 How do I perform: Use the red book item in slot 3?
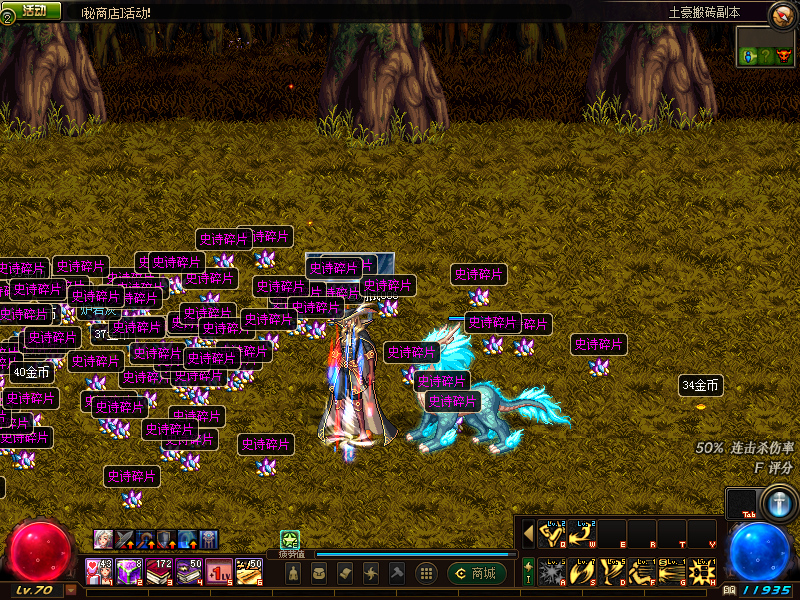[x=160, y=571]
